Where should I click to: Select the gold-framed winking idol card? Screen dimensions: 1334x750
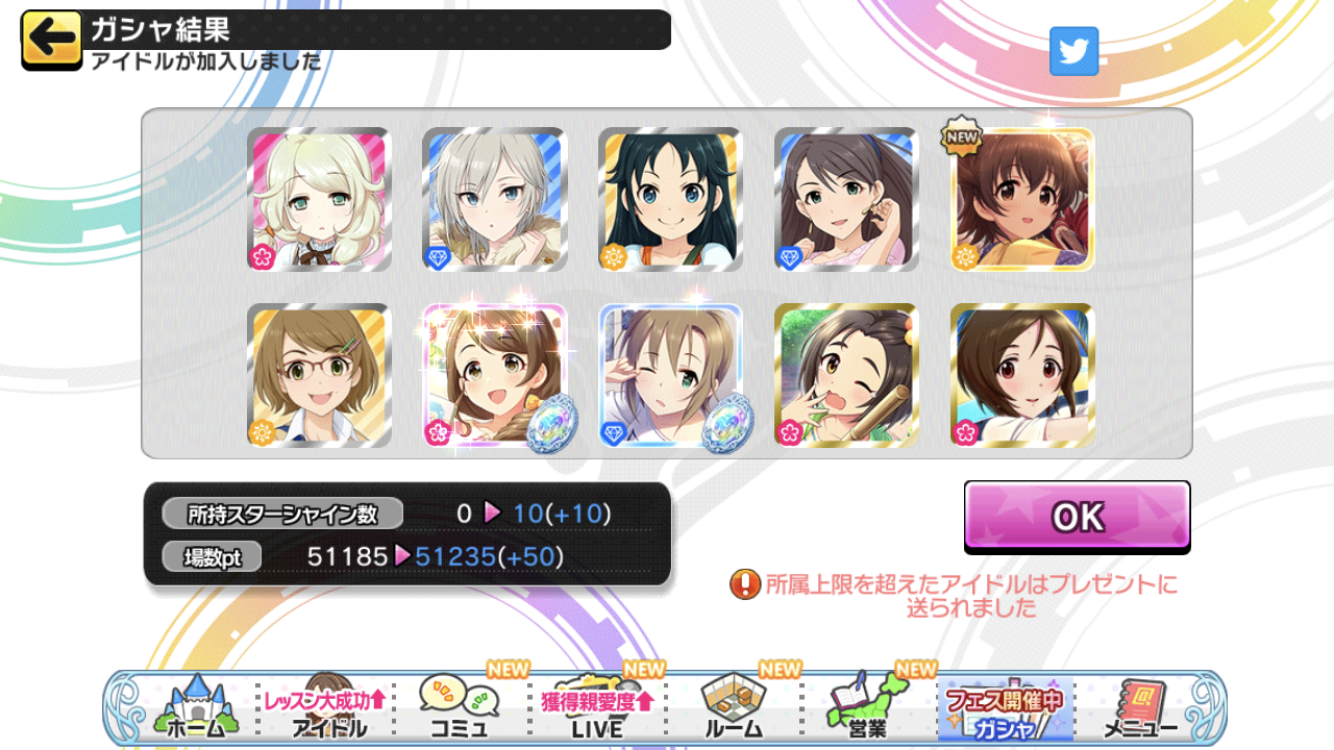click(x=846, y=375)
